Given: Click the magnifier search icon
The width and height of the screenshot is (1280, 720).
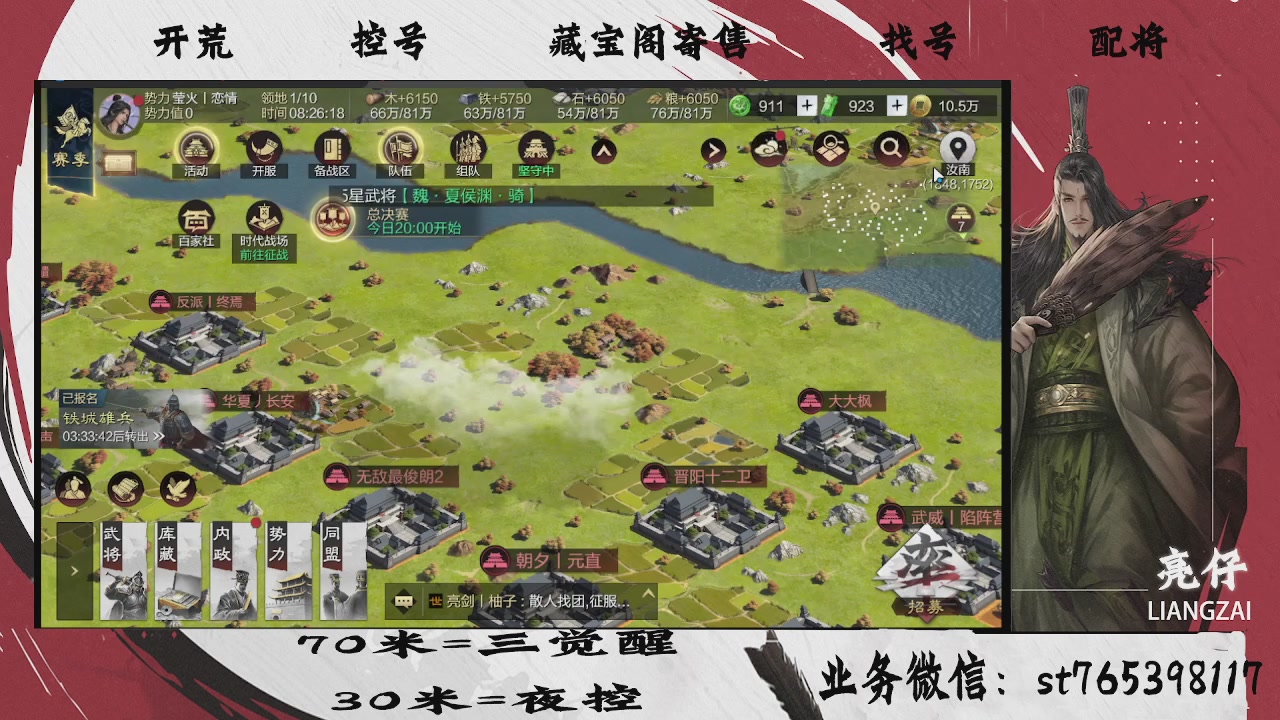Looking at the screenshot, I should click(x=890, y=148).
